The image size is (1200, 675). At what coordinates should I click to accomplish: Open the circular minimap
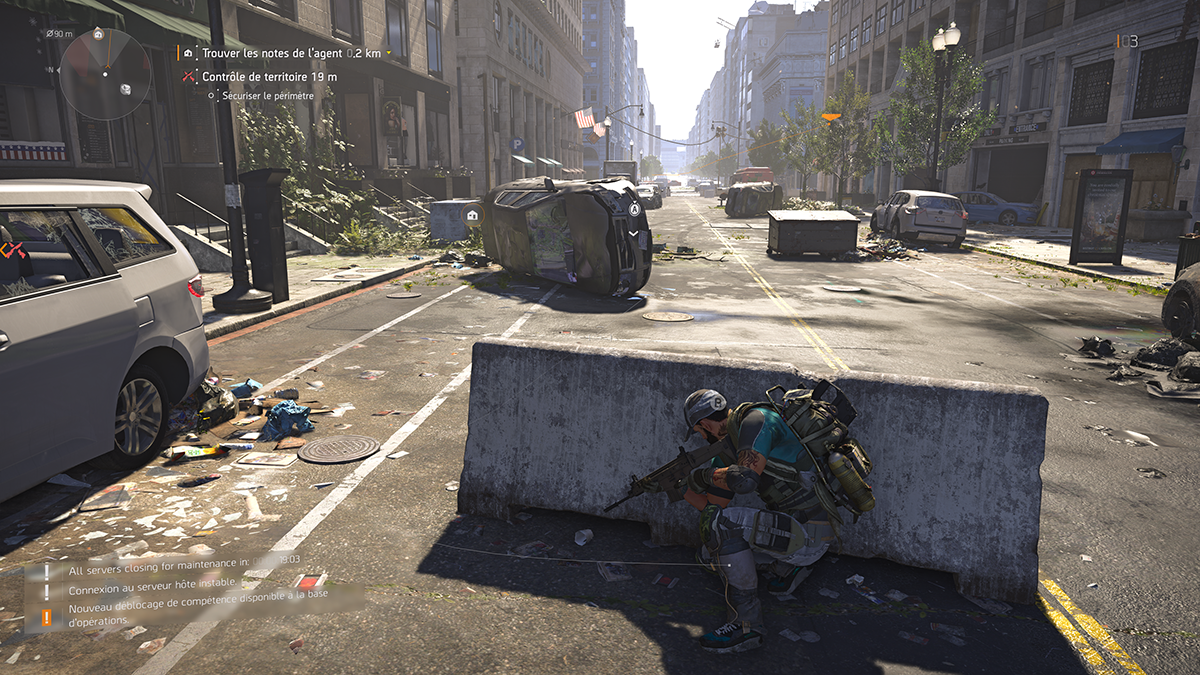(105, 74)
